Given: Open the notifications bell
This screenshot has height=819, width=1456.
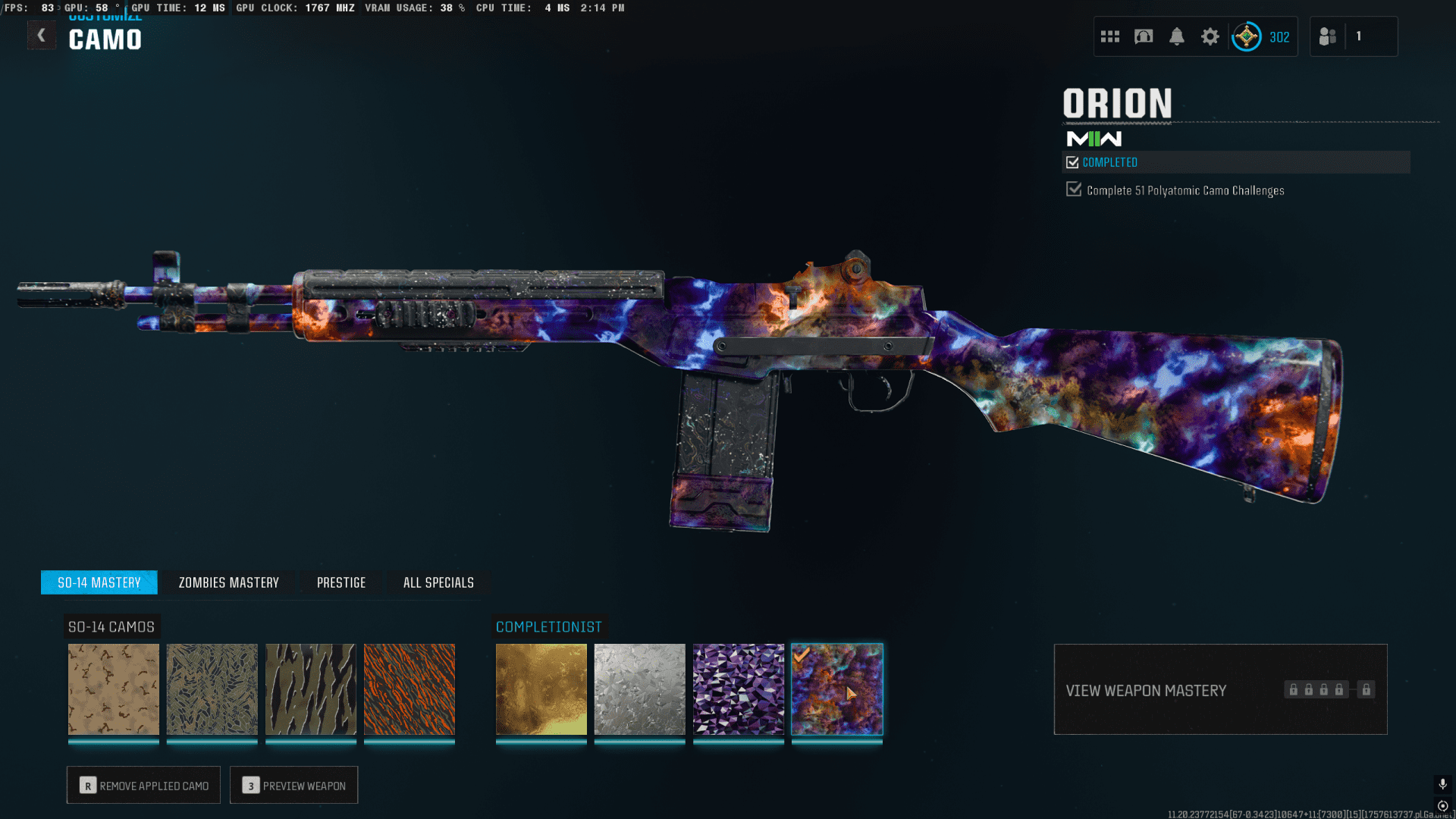Looking at the screenshot, I should click(x=1177, y=36).
